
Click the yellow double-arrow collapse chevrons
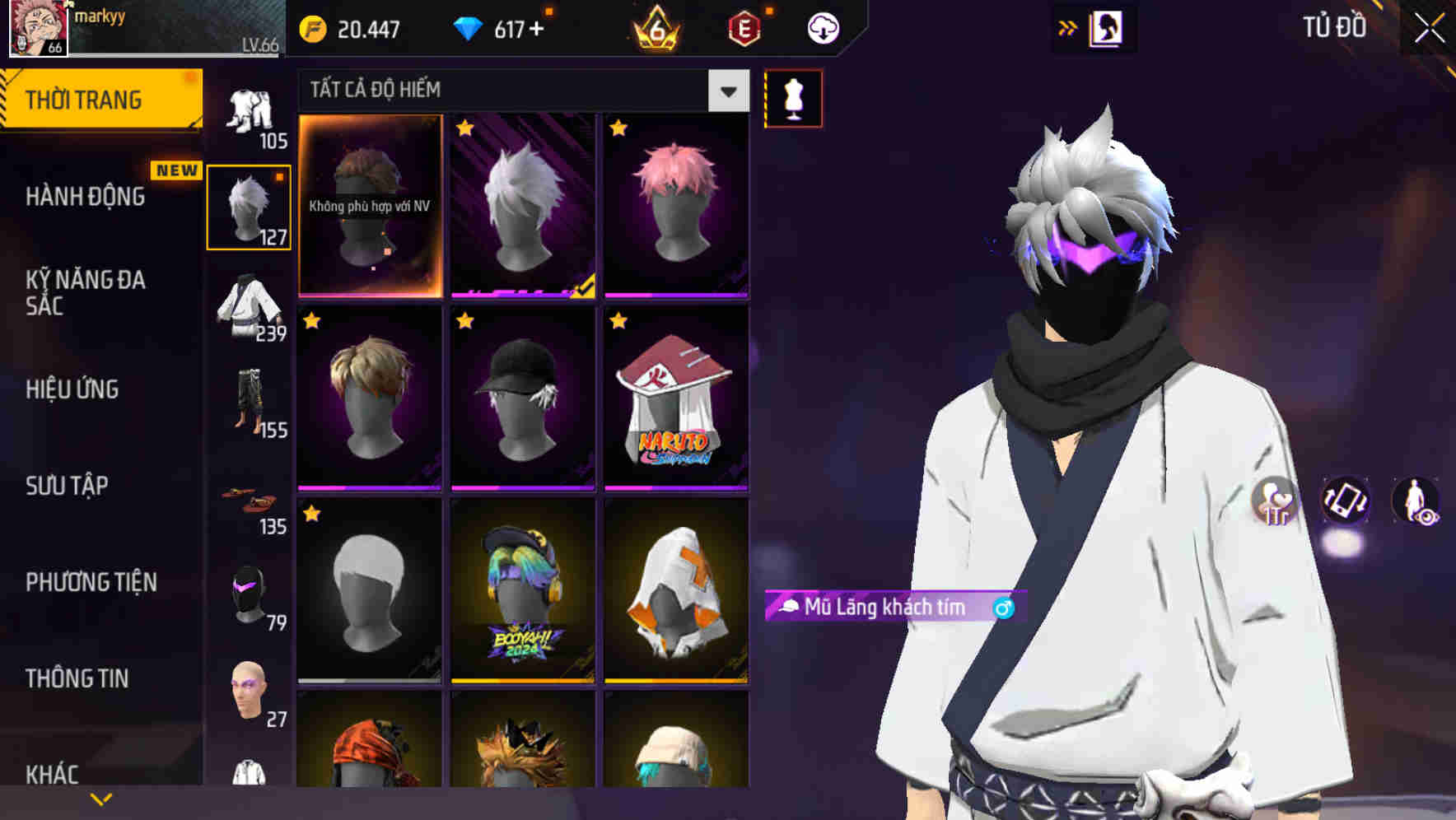click(x=1068, y=27)
